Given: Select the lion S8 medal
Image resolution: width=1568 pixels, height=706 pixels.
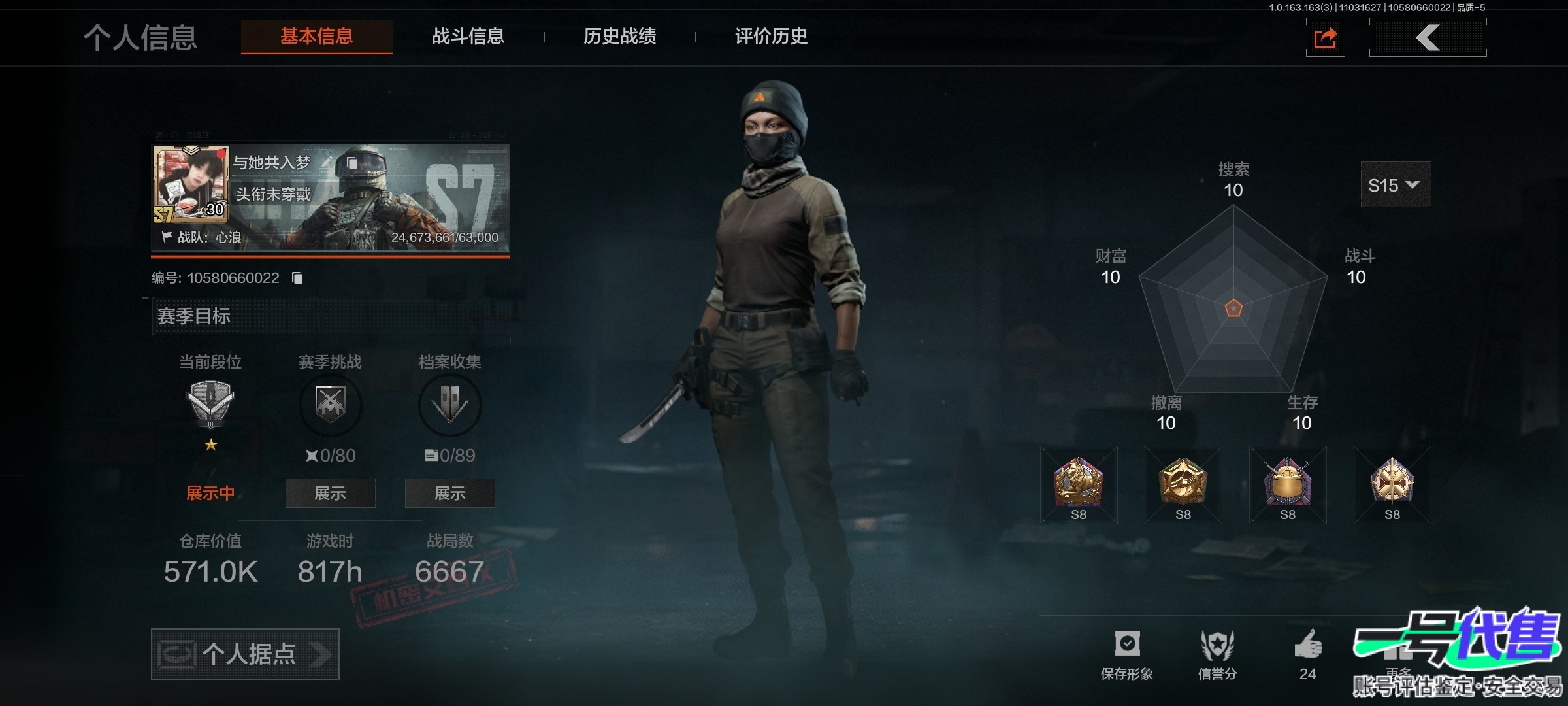Looking at the screenshot, I should (1079, 484).
